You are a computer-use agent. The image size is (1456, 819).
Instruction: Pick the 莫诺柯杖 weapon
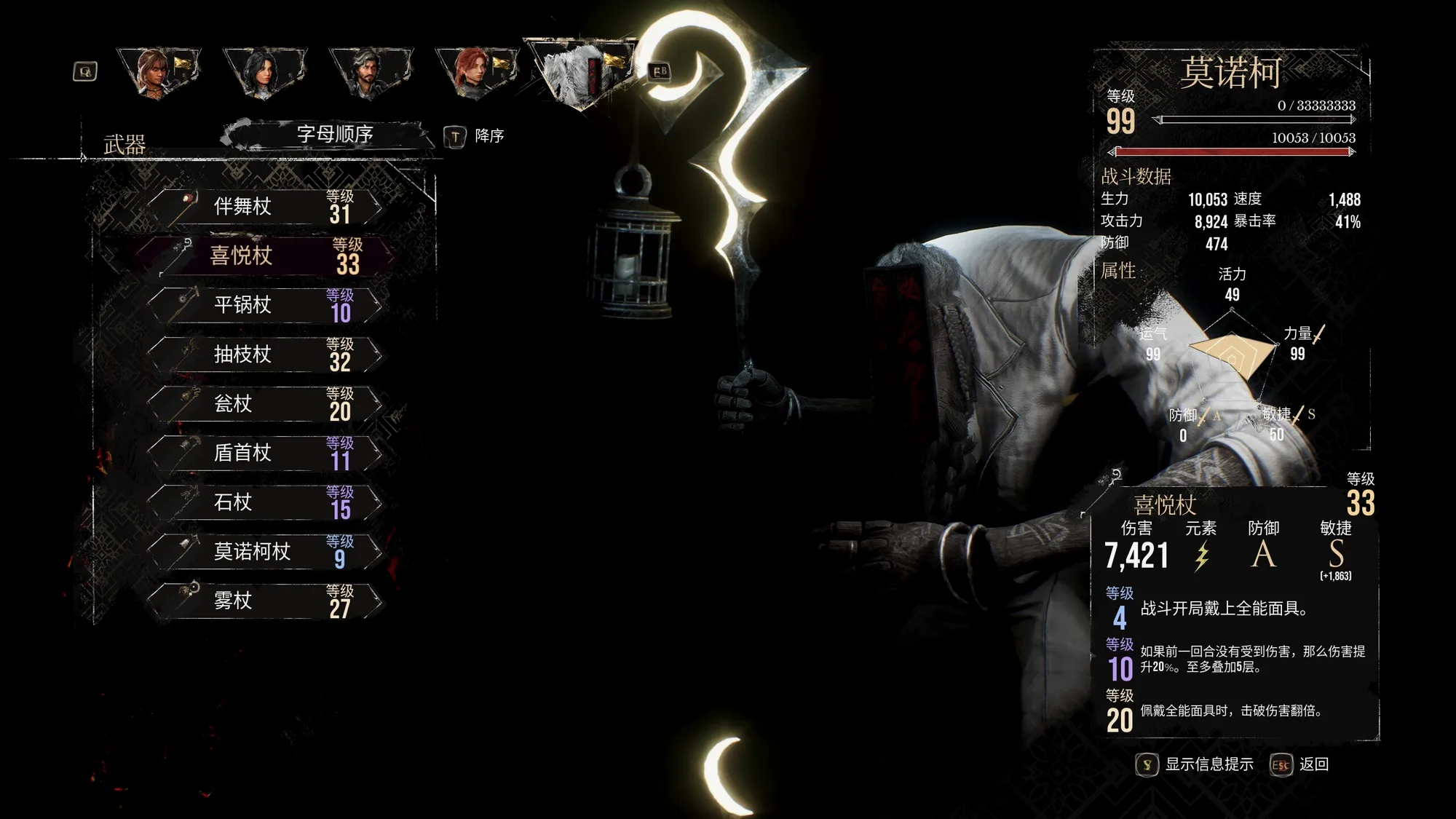click(x=266, y=552)
